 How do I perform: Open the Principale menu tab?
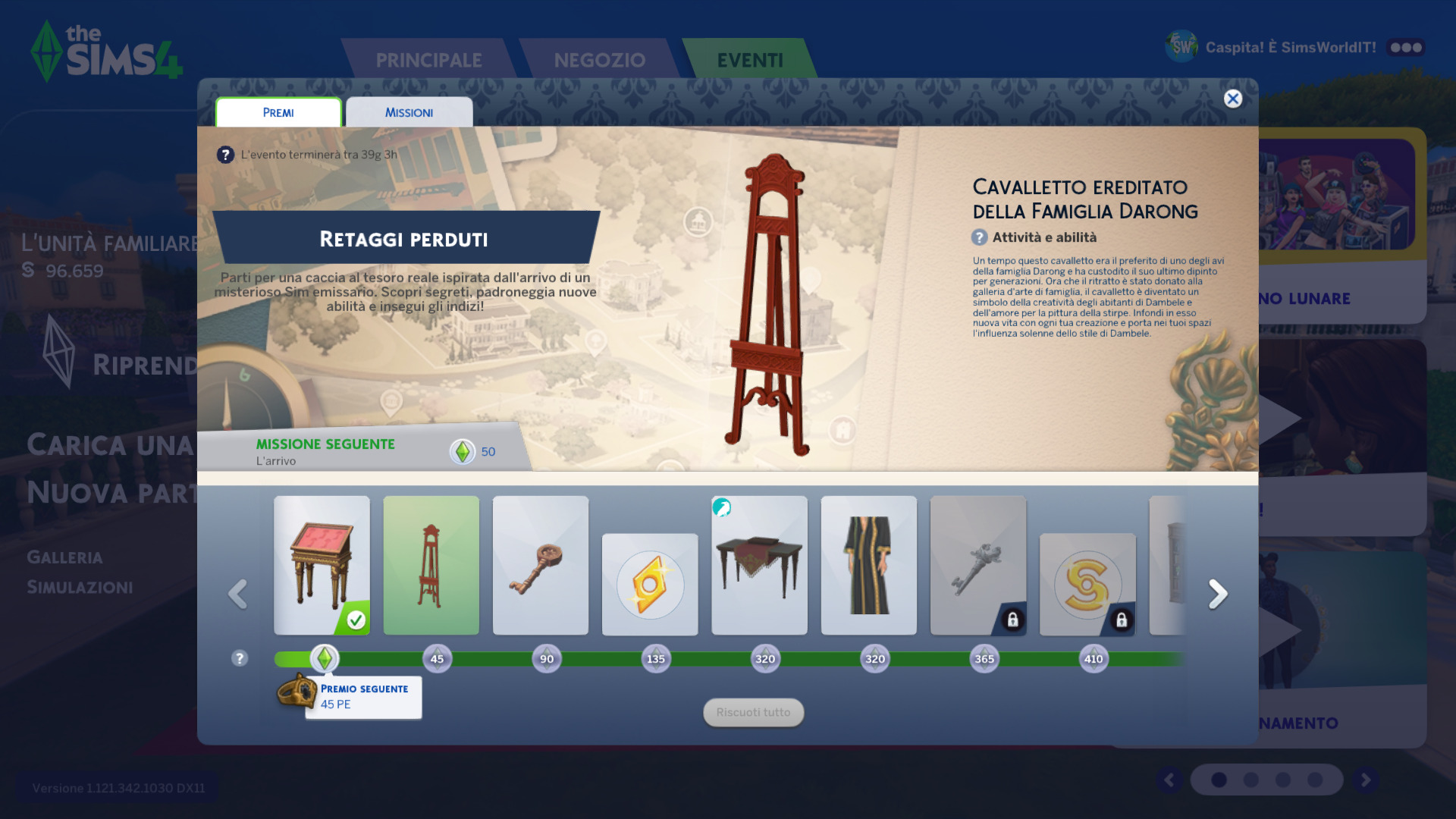tap(428, 60)
